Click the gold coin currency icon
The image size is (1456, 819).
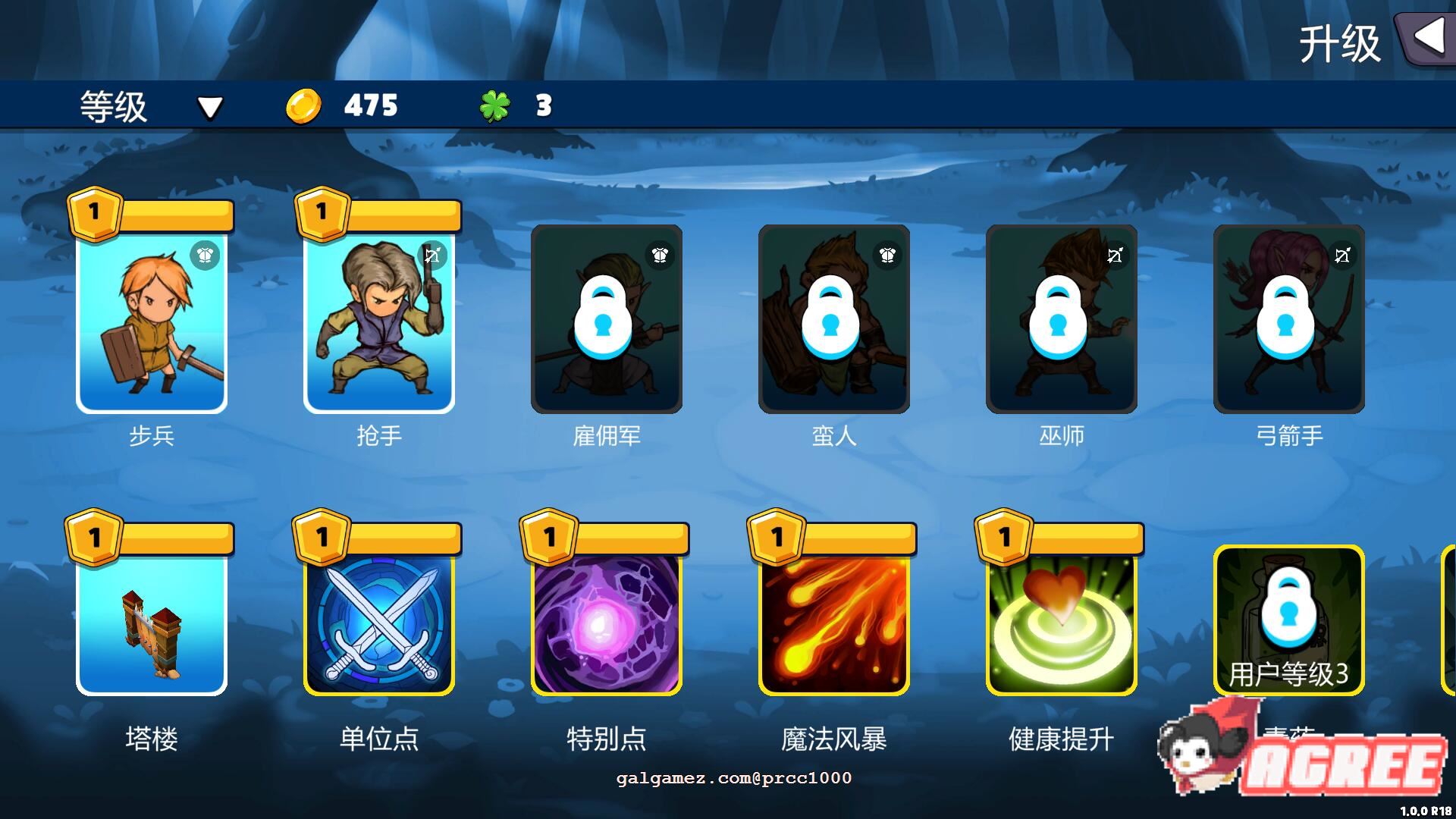point(303,105)
